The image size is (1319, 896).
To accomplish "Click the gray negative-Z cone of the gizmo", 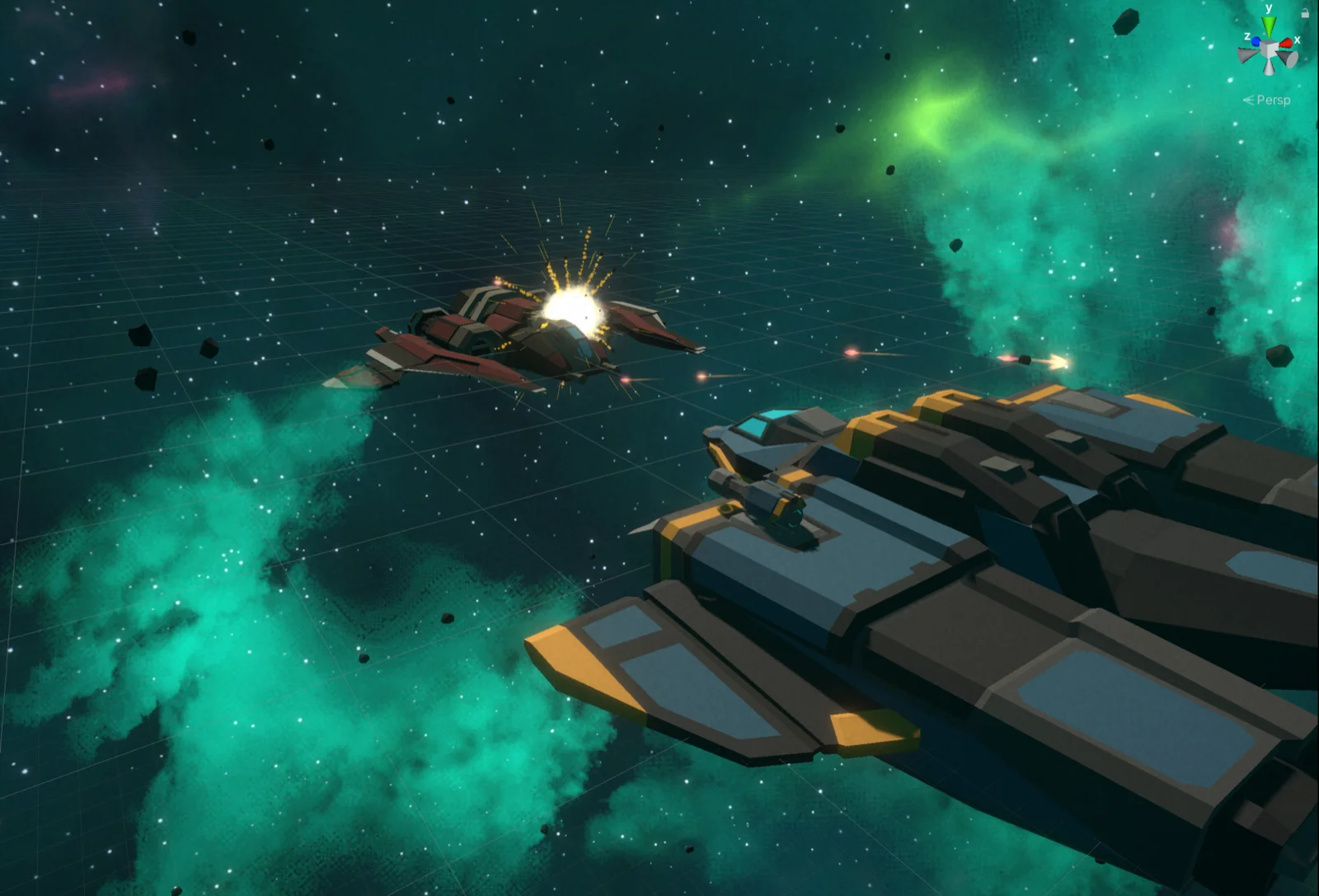I will coord(1287,59).
